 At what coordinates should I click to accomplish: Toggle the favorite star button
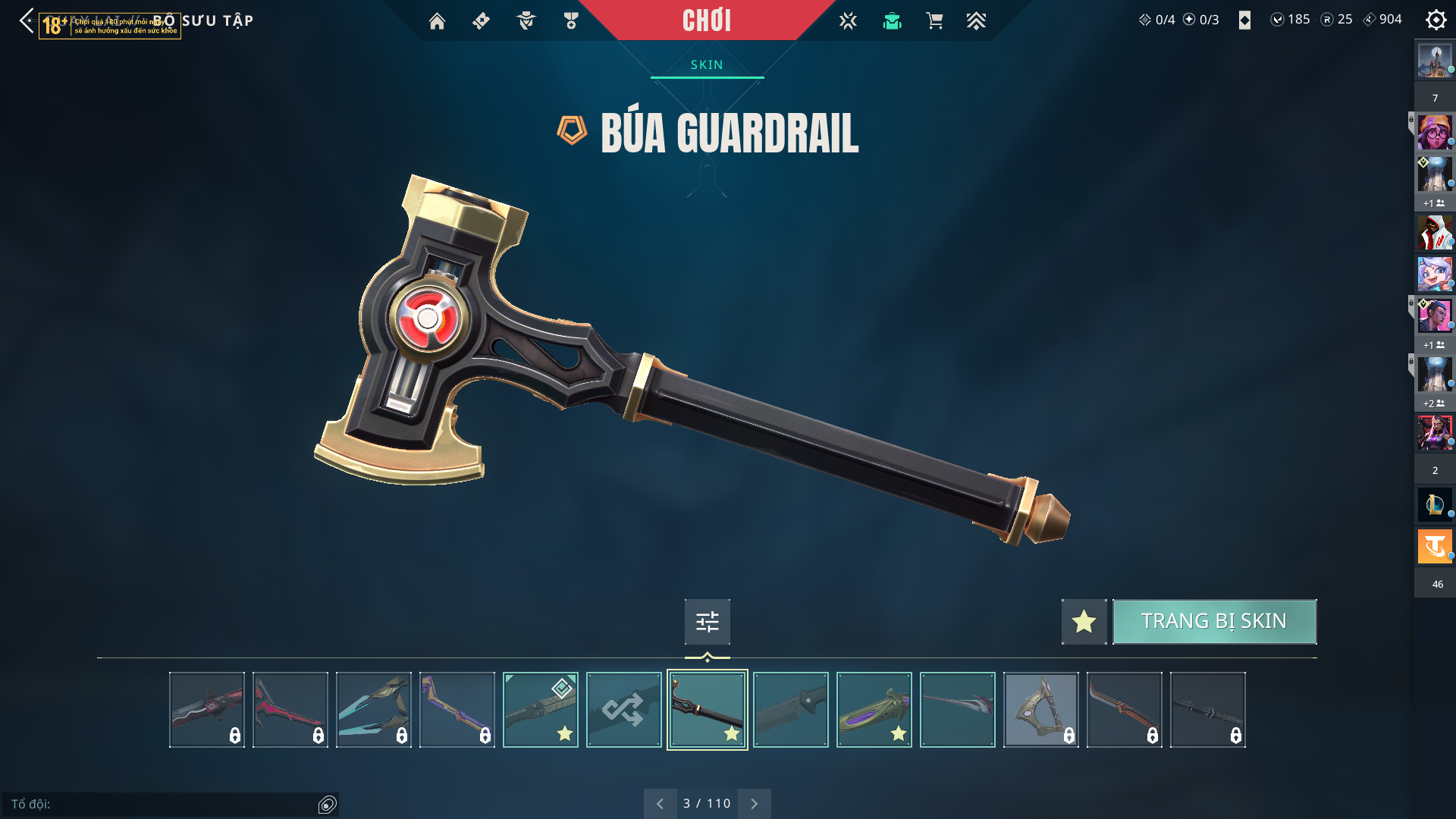click(x=1084, y=622)
